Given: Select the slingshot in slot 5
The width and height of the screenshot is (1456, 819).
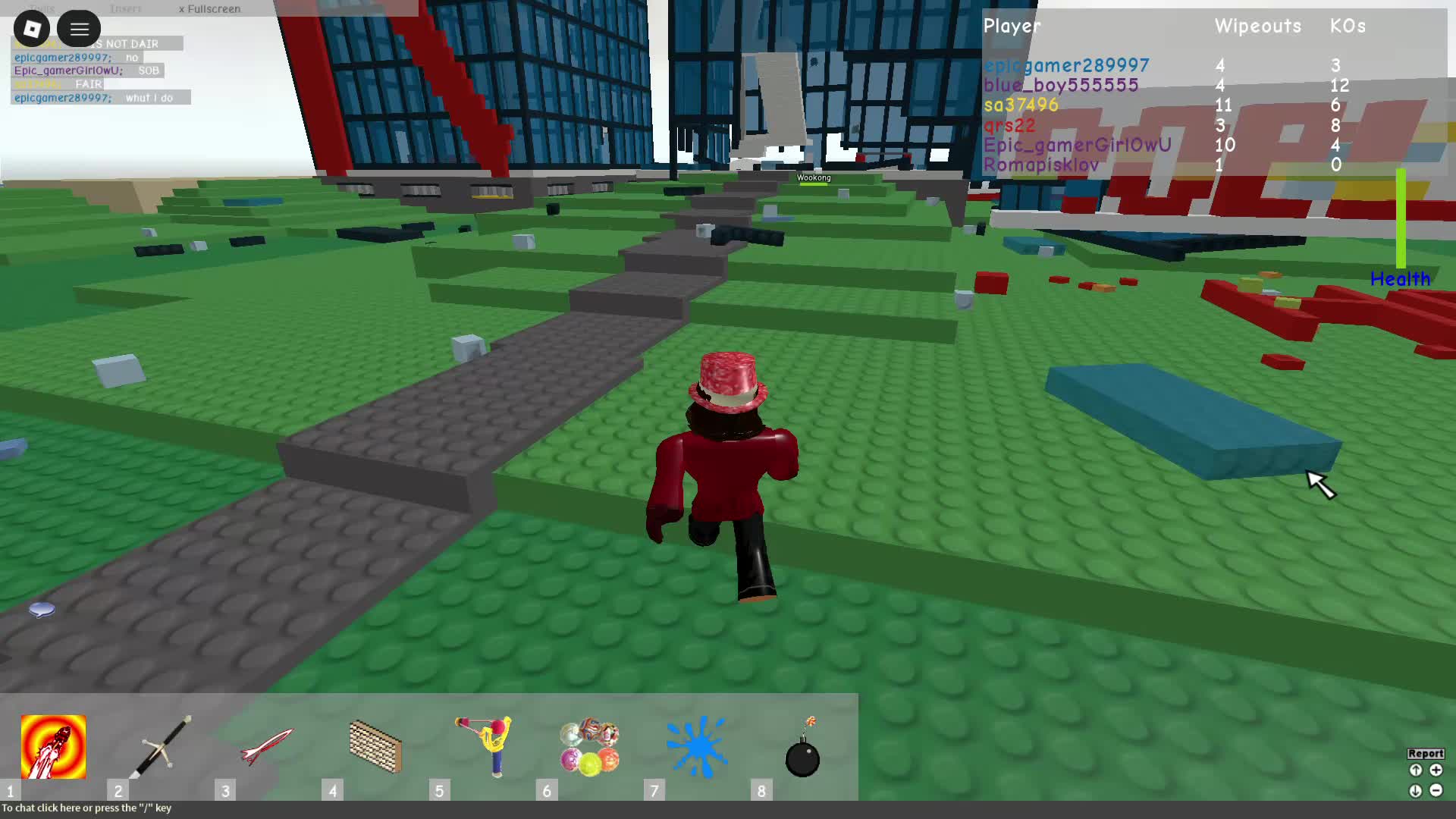Looking at the screenshot, I should point(482,747).
